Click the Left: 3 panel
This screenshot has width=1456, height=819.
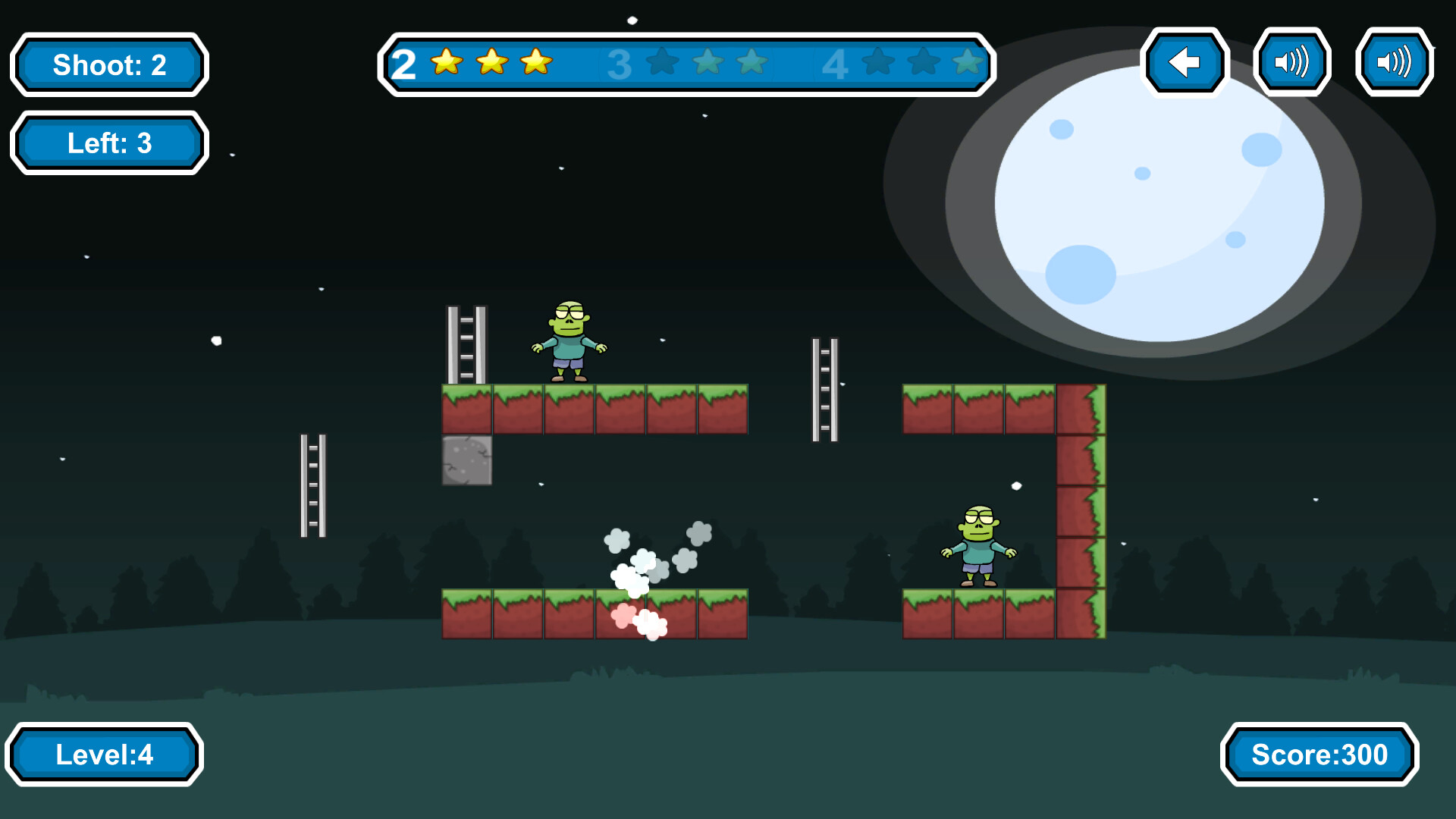[108, 143]
